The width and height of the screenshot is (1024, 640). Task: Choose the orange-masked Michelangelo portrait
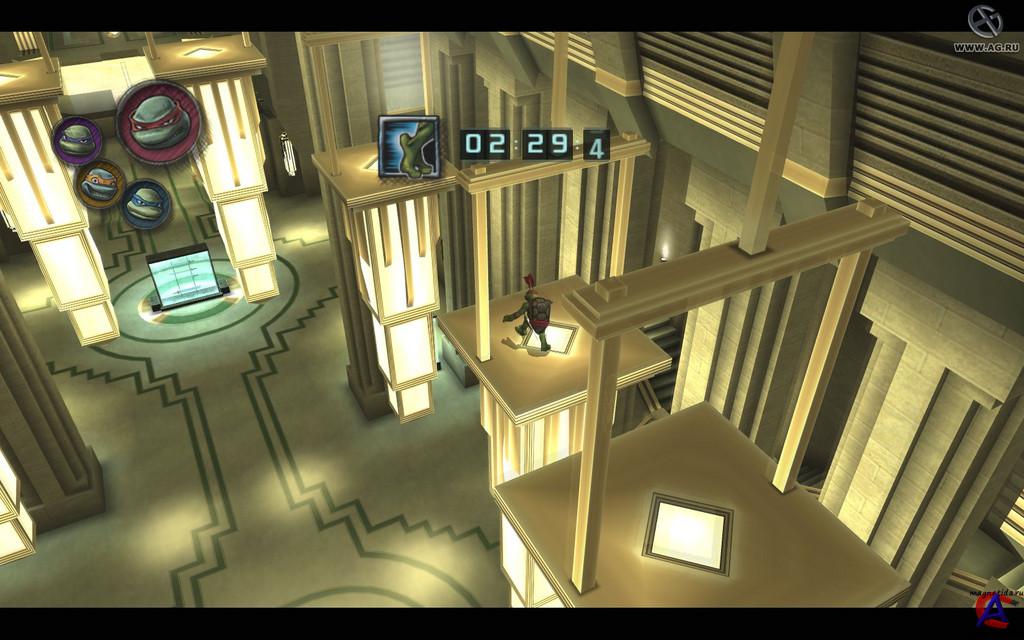[x=101, y=184]
